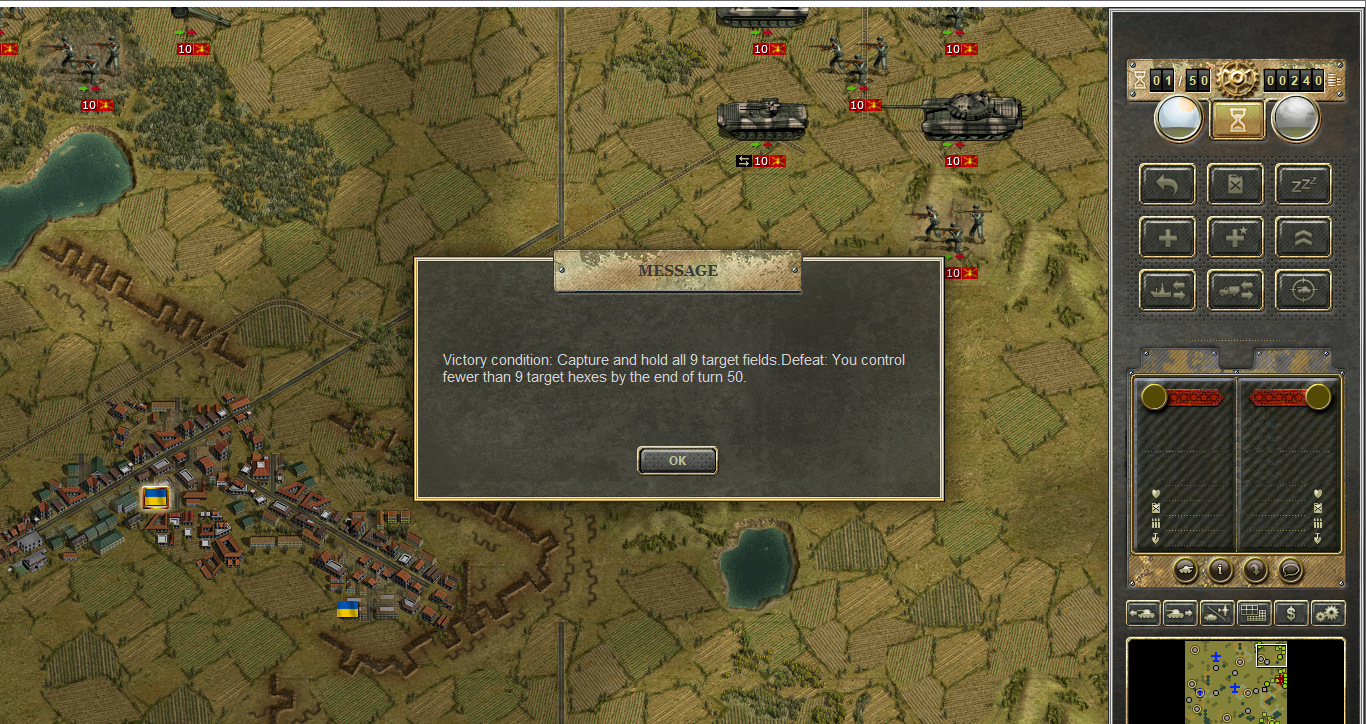The height and width of the screenshot is (724, 1366).
Task: Open the purchase screen via dollar sign
Action: [1291, 613]
